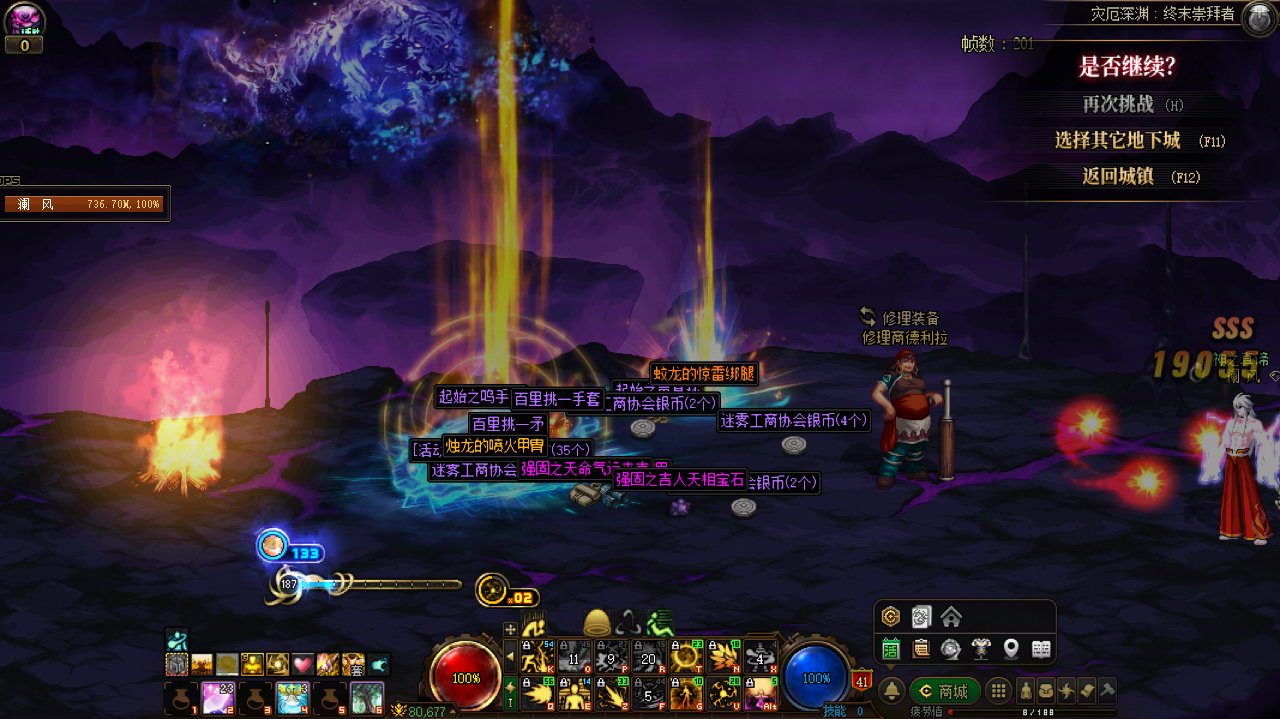
Task: Open the character silhouette toolbar icon
Action: 1026,690
